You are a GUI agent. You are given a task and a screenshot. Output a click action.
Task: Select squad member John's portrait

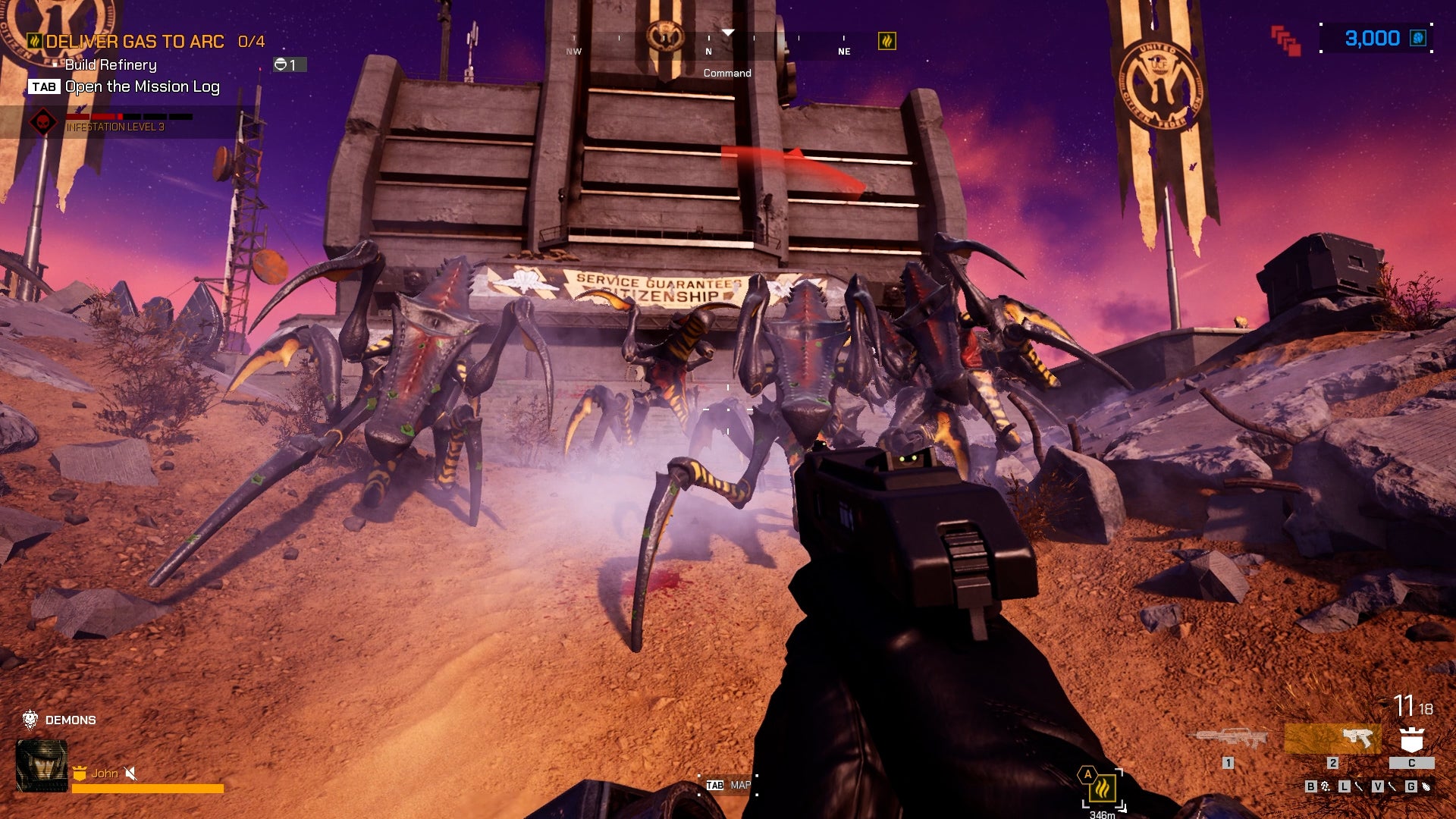point(42,766)
